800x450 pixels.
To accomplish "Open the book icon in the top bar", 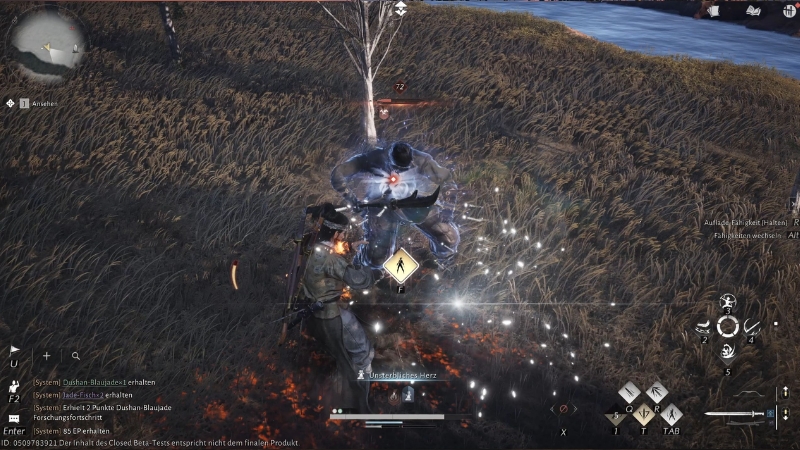I will click(752, 10).
